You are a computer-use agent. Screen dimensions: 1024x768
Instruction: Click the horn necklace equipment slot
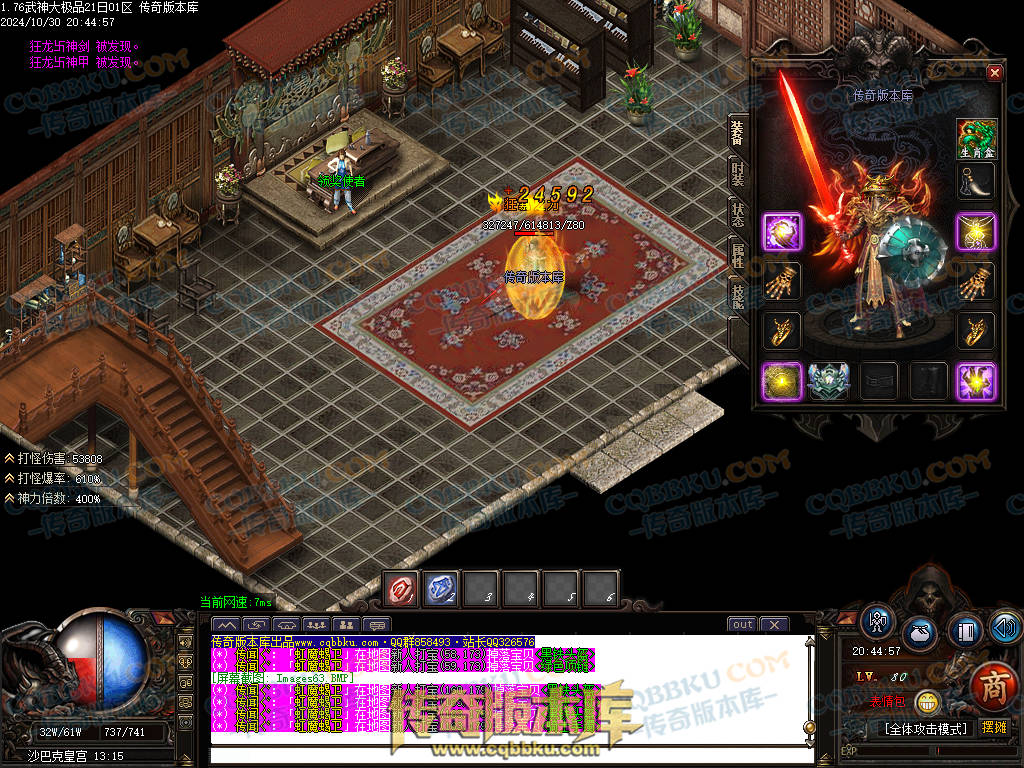(976, 183)
